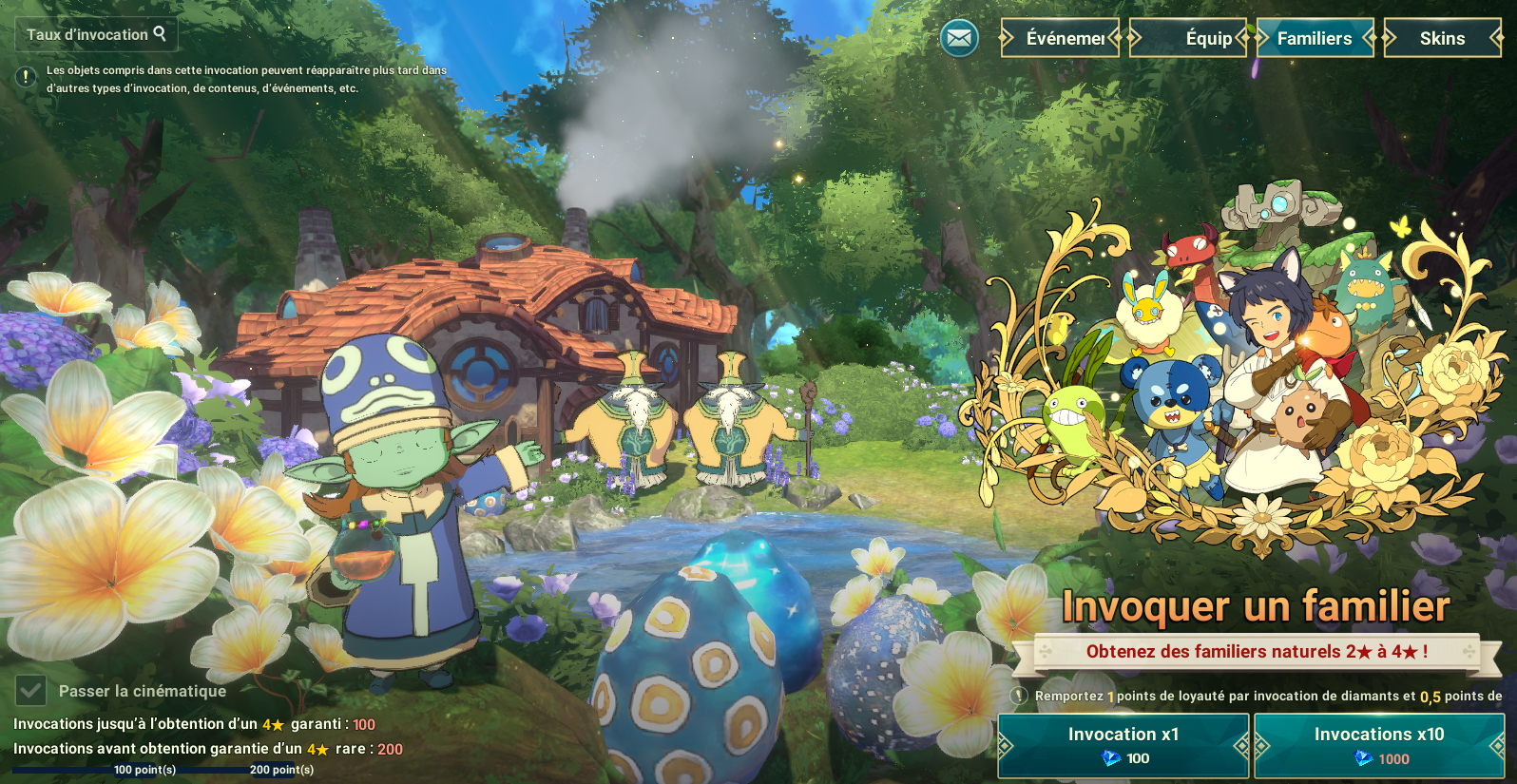Expand the left arrow on Équip tab
This screenshot has height=784, width=1517.
(x=1134, y=38)
